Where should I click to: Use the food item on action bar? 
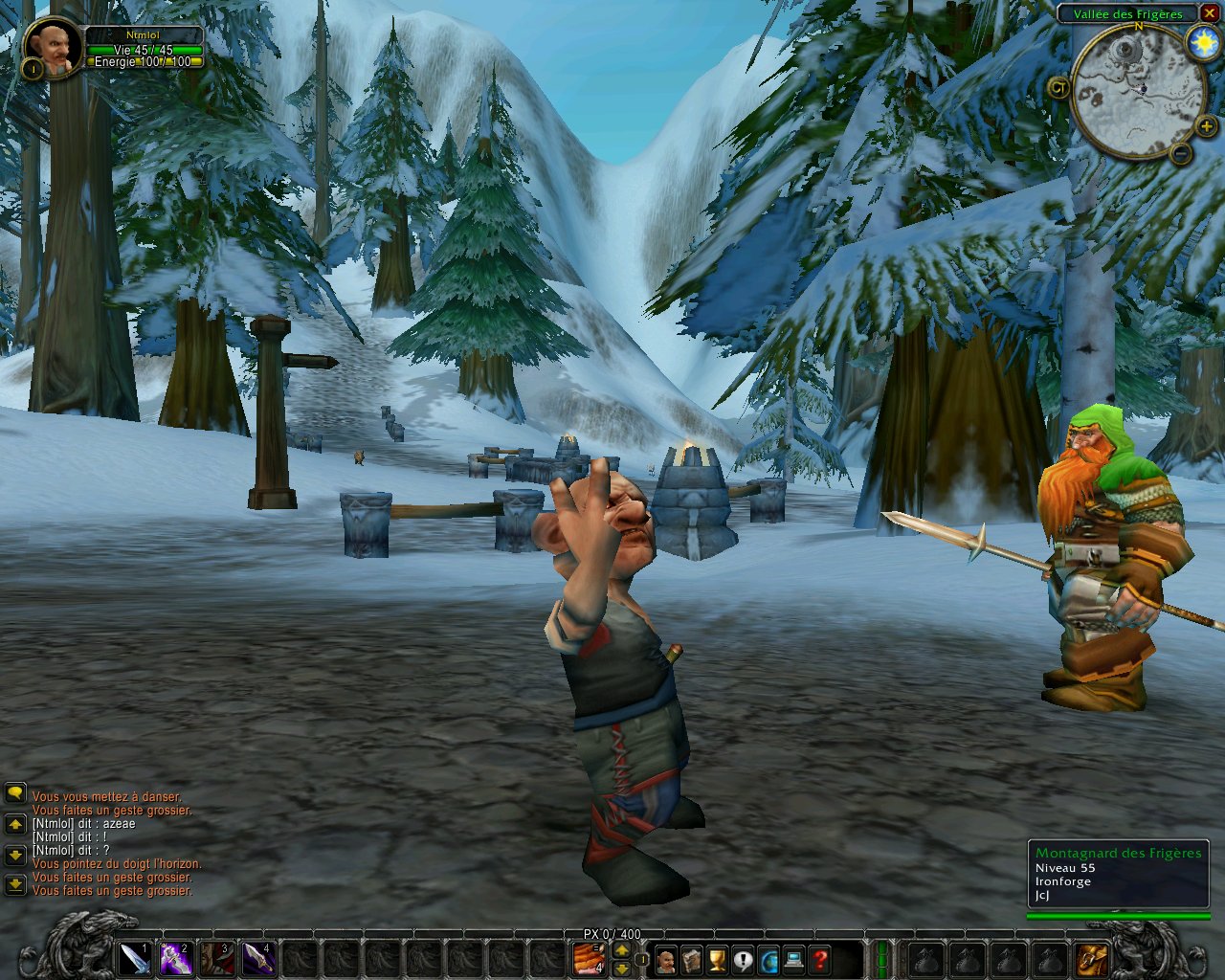588,958
